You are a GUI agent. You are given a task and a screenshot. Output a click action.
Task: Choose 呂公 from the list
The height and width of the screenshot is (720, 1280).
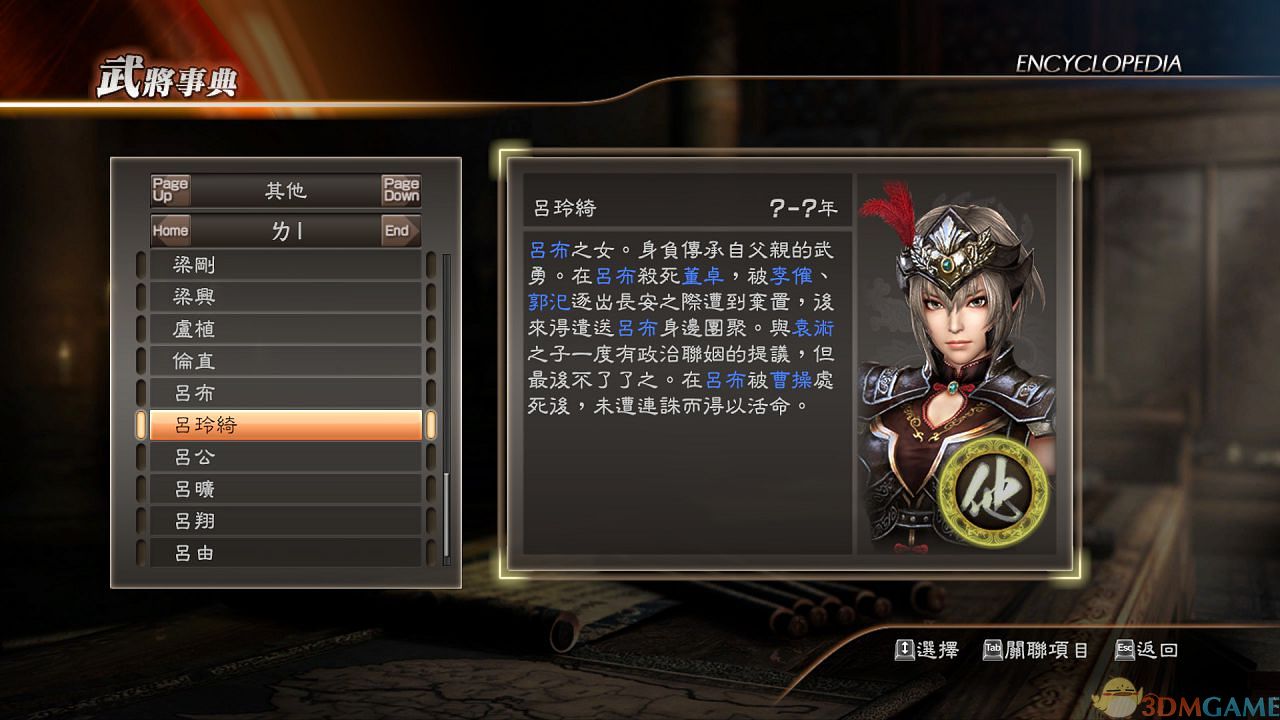click(285, 457)
